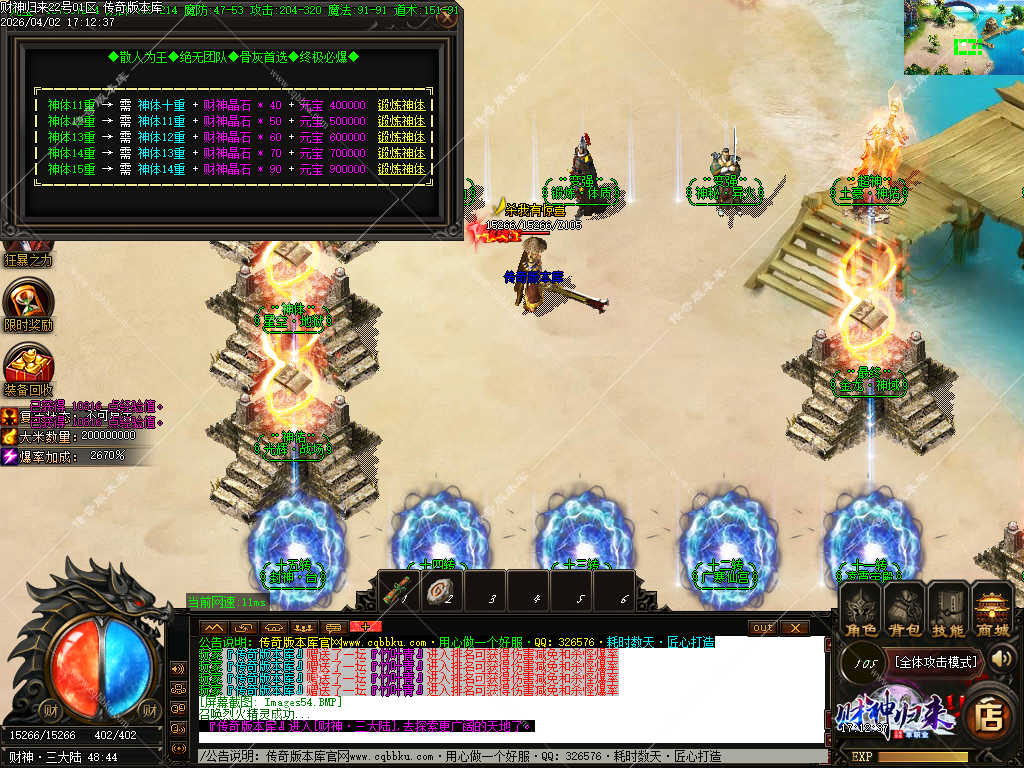1024x768 pixels.
Task: Open the 角色 character panel
Action: point(859,609)
